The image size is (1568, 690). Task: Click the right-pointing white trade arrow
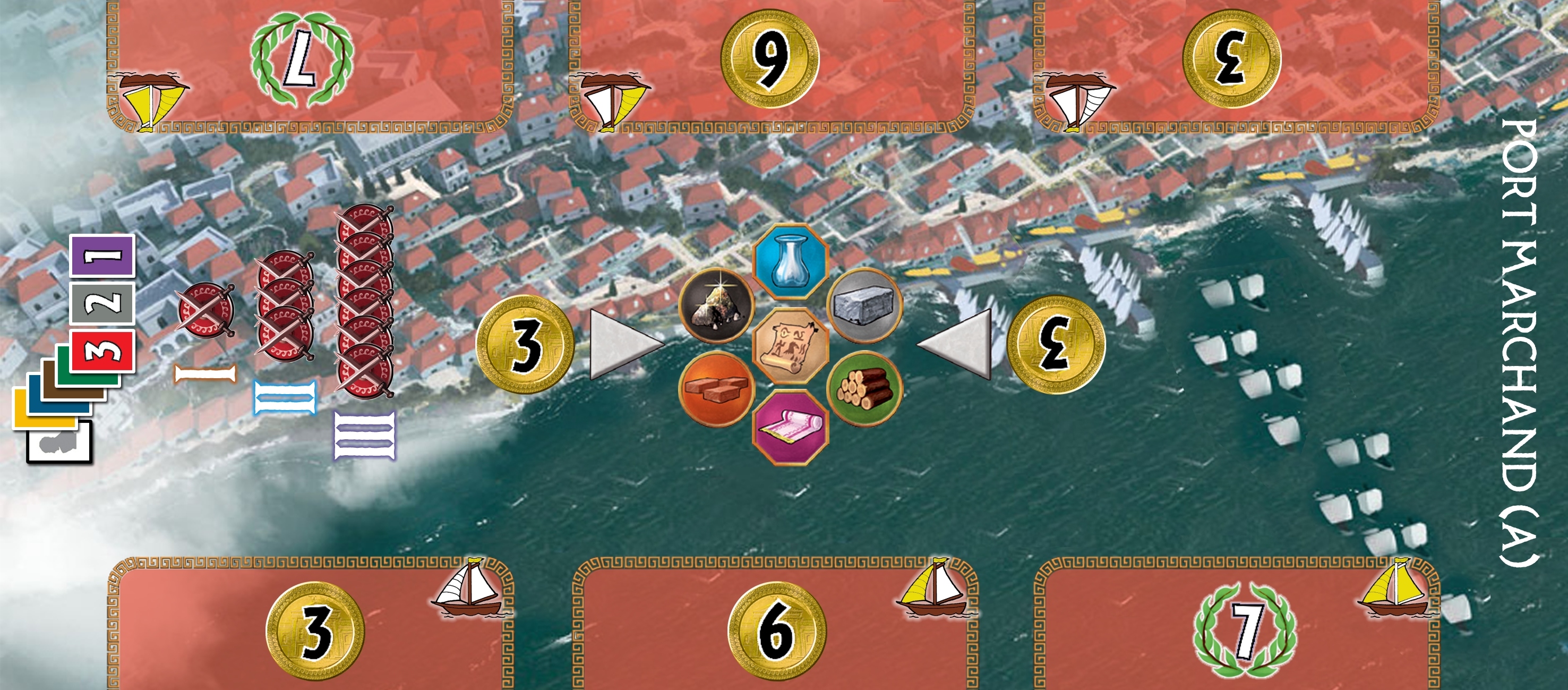click(622, 345)
